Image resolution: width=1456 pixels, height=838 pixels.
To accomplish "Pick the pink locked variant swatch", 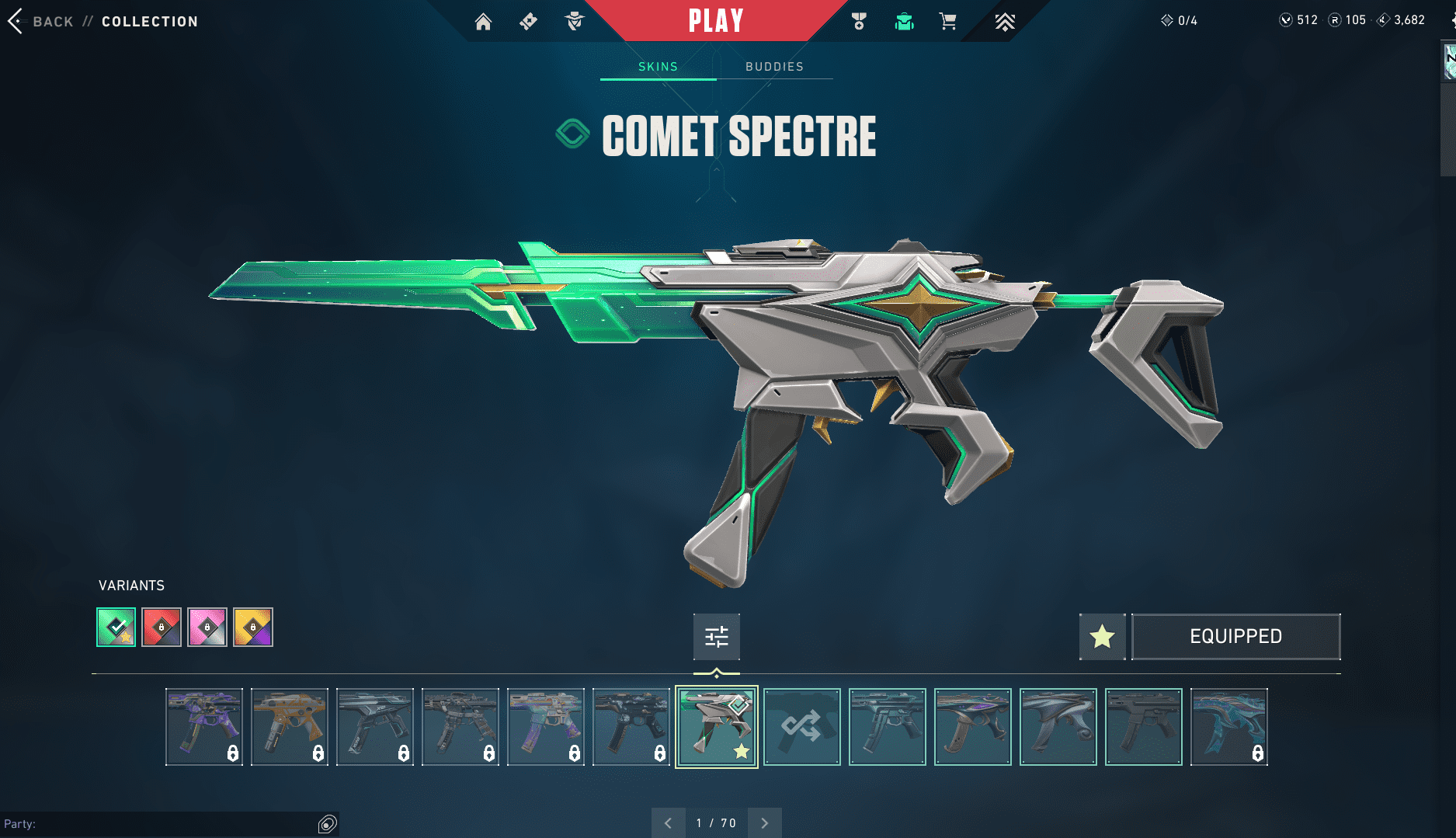I will click(207, 627).
